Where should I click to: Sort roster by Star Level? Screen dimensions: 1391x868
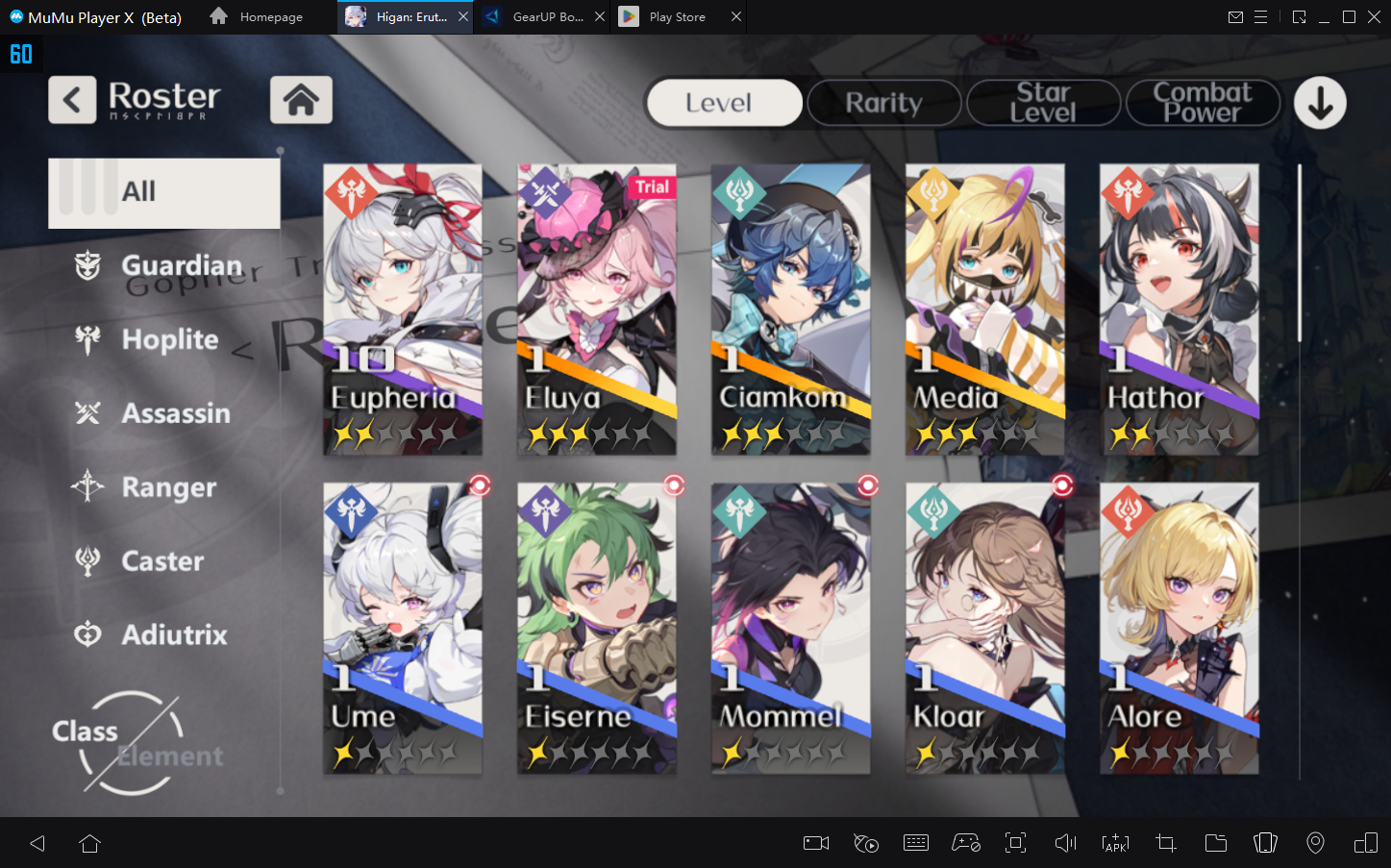[x=1043, y=103]
